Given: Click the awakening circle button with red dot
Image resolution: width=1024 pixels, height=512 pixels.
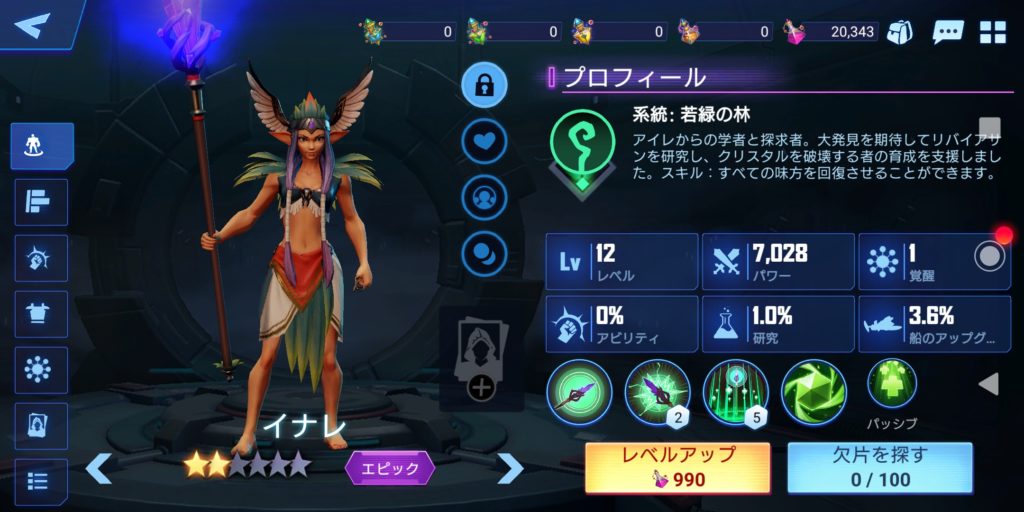Looking at the screenshot, I should pos(990,256).
